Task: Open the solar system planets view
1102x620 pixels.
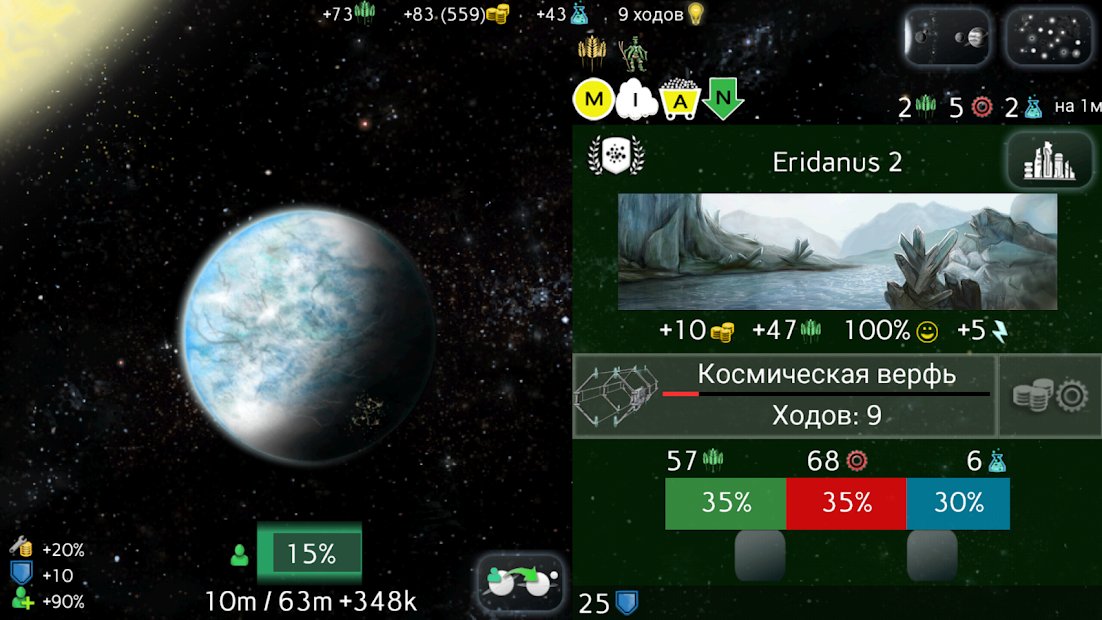Action: tap(946, 39)
